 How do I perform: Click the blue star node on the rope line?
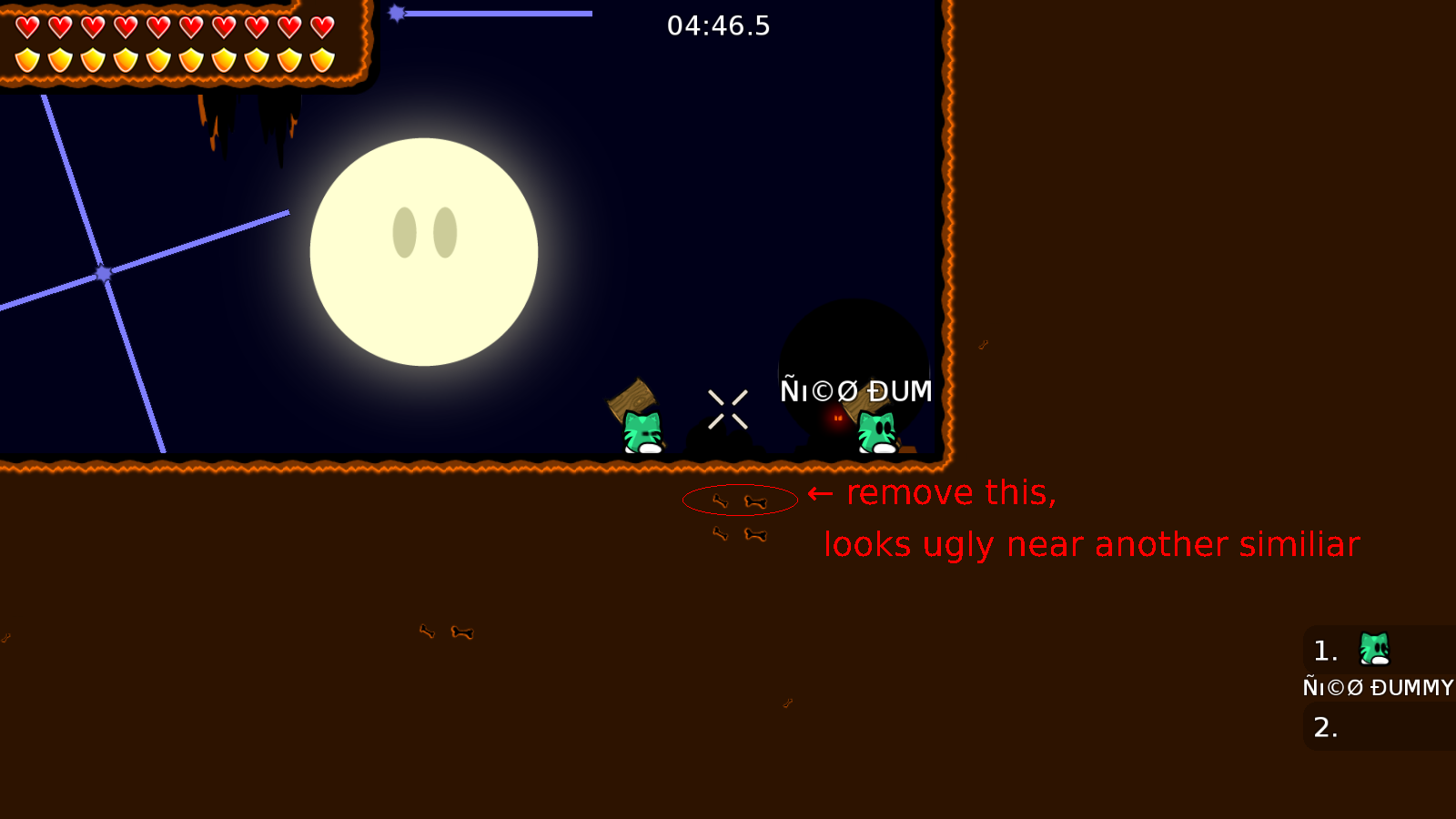(x=102, y=271)
